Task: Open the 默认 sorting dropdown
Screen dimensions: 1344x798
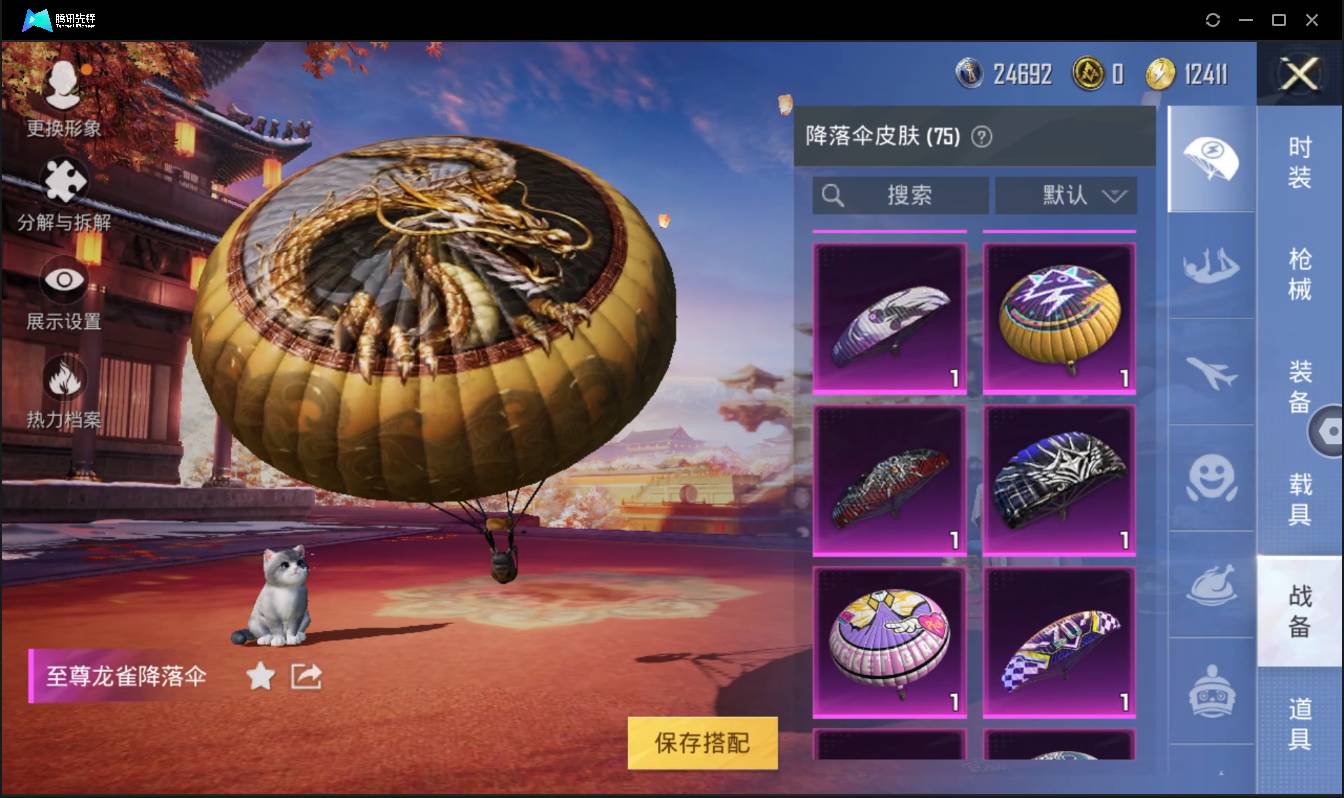Action: pos(1064,195)
